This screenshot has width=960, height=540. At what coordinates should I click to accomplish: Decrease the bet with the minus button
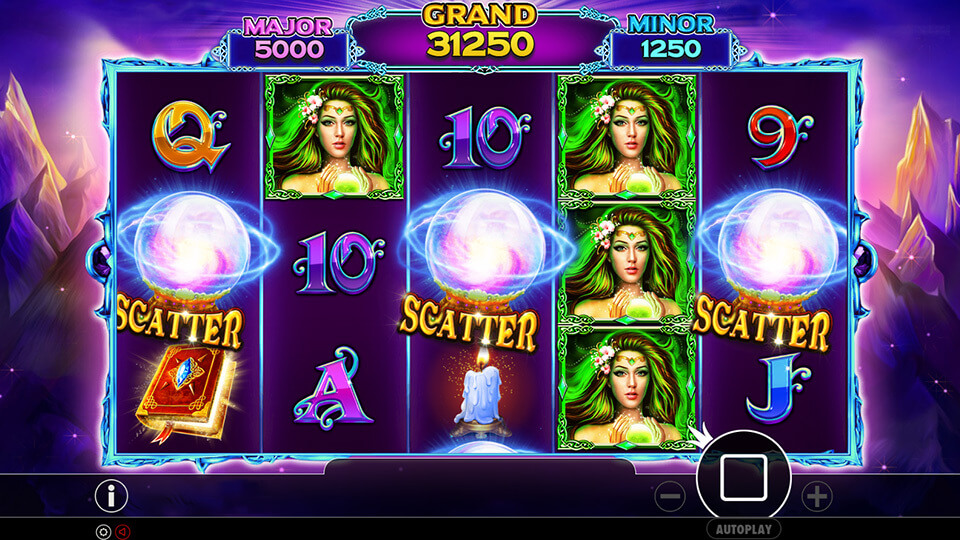click(x=670, y=494)
